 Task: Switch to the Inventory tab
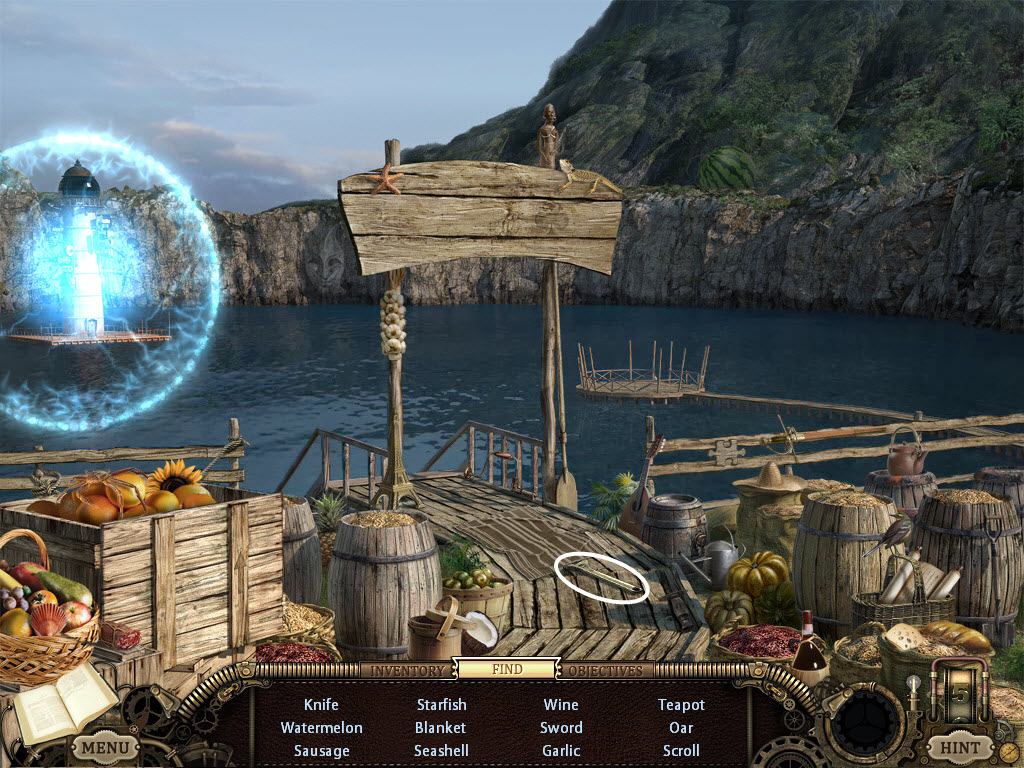[x=406, y=670]
